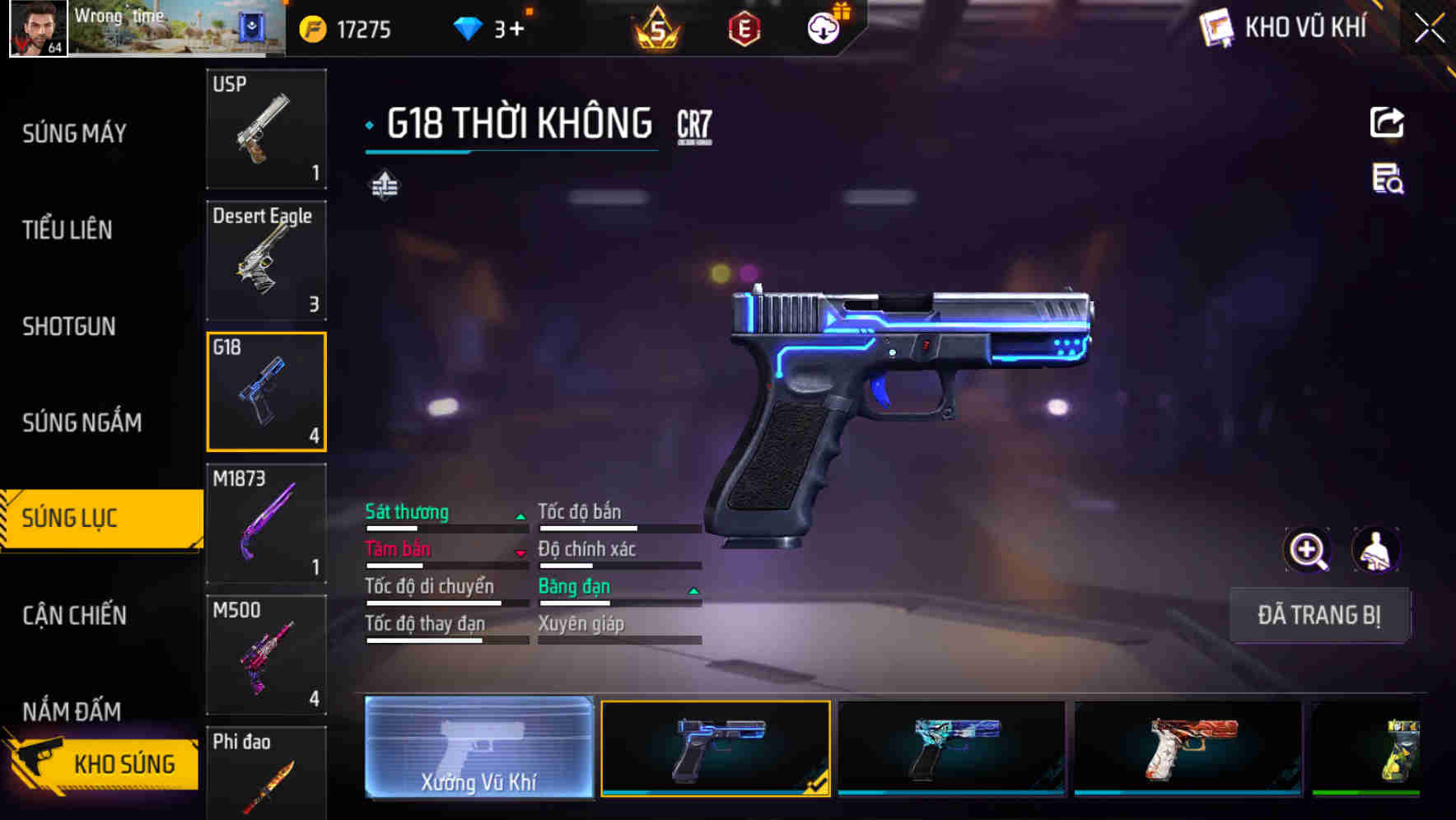Open the Xưởng Vũ Khí workshop tile
This screenshot has width=1456, height=820.
[478, 748]
